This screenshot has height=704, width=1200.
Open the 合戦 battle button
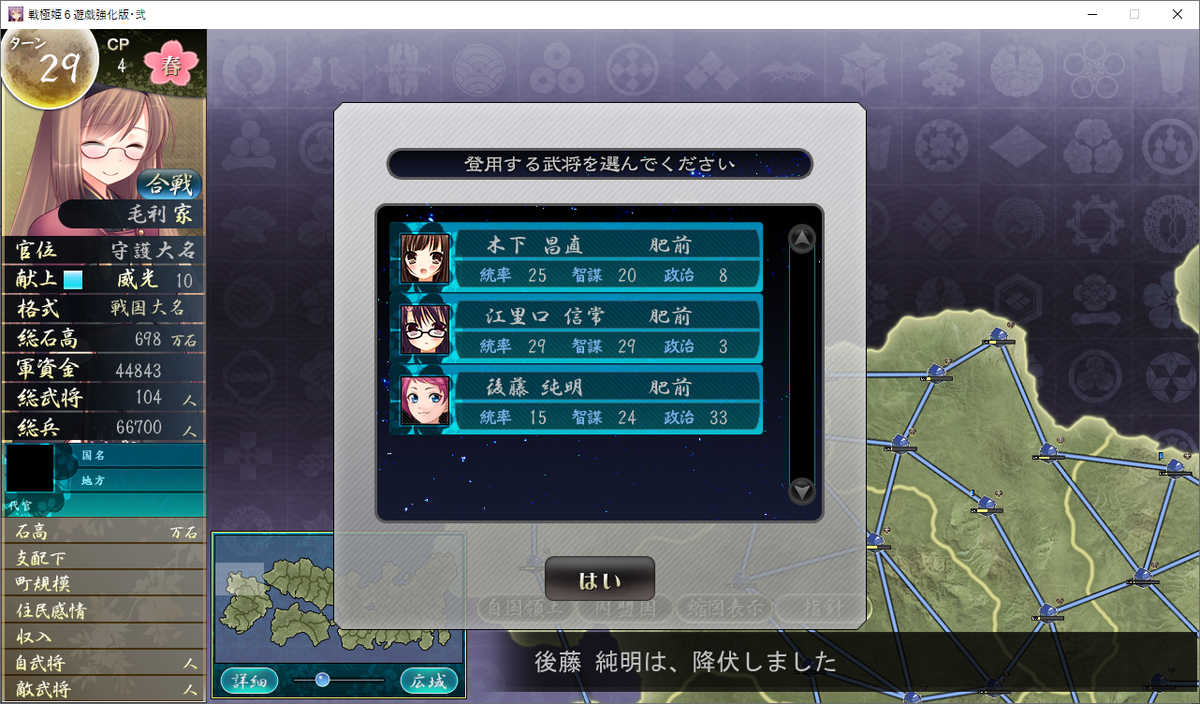pyautogui.click(x=169, y=185)
